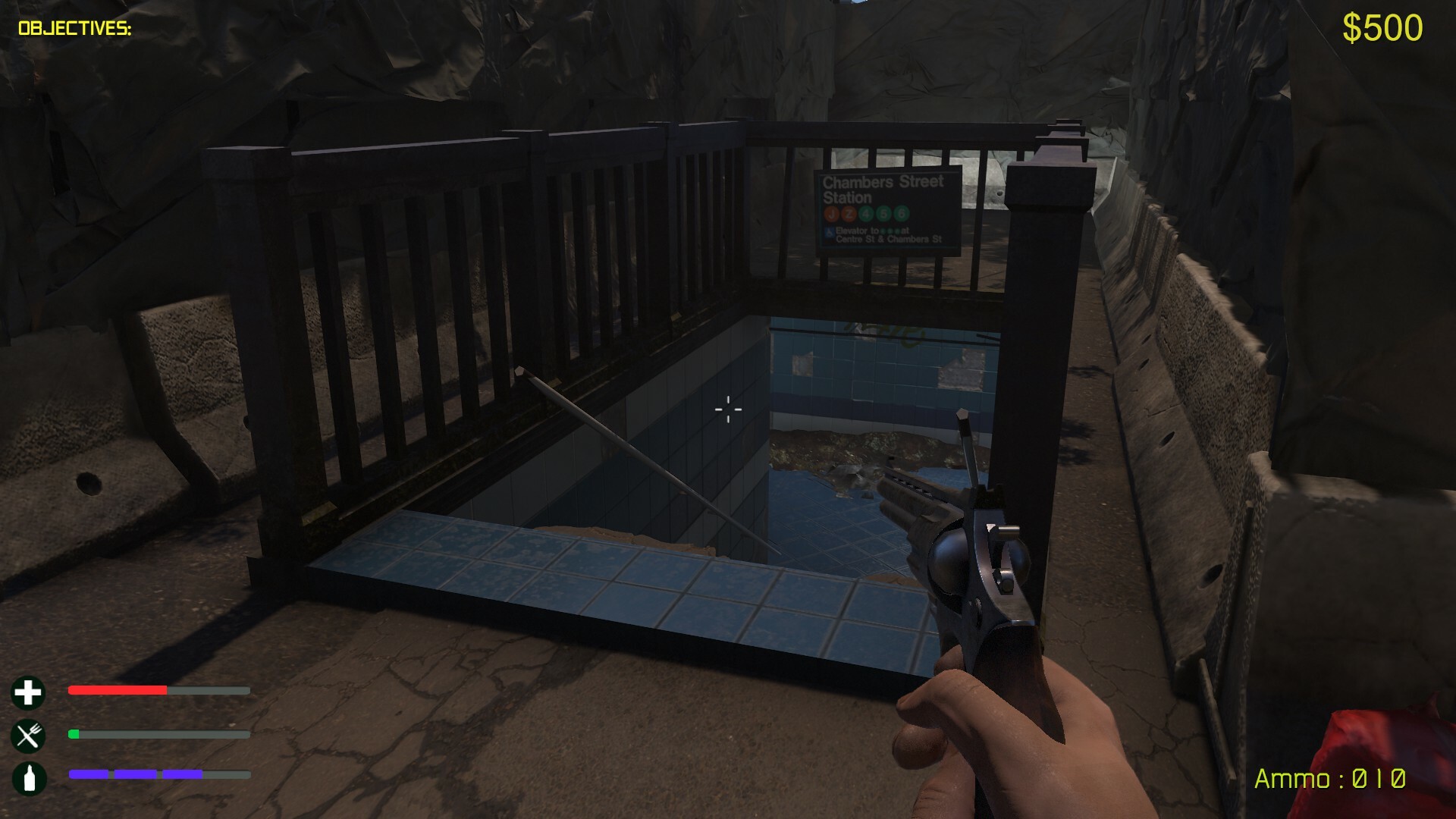The width and height of the screenshot is (1456, 819).
Task: Select the orange Z train route badge
Action: coord(849,215)
